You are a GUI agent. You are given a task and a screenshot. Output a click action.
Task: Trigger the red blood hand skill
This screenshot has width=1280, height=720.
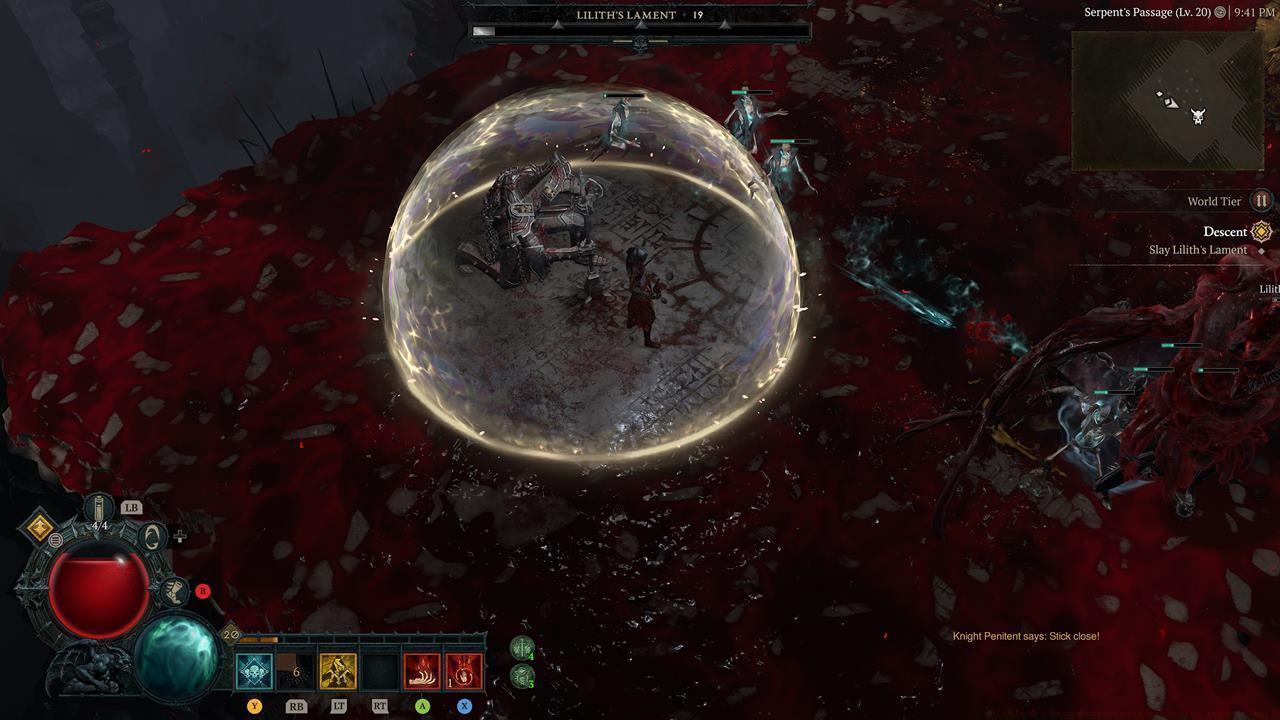464,670
